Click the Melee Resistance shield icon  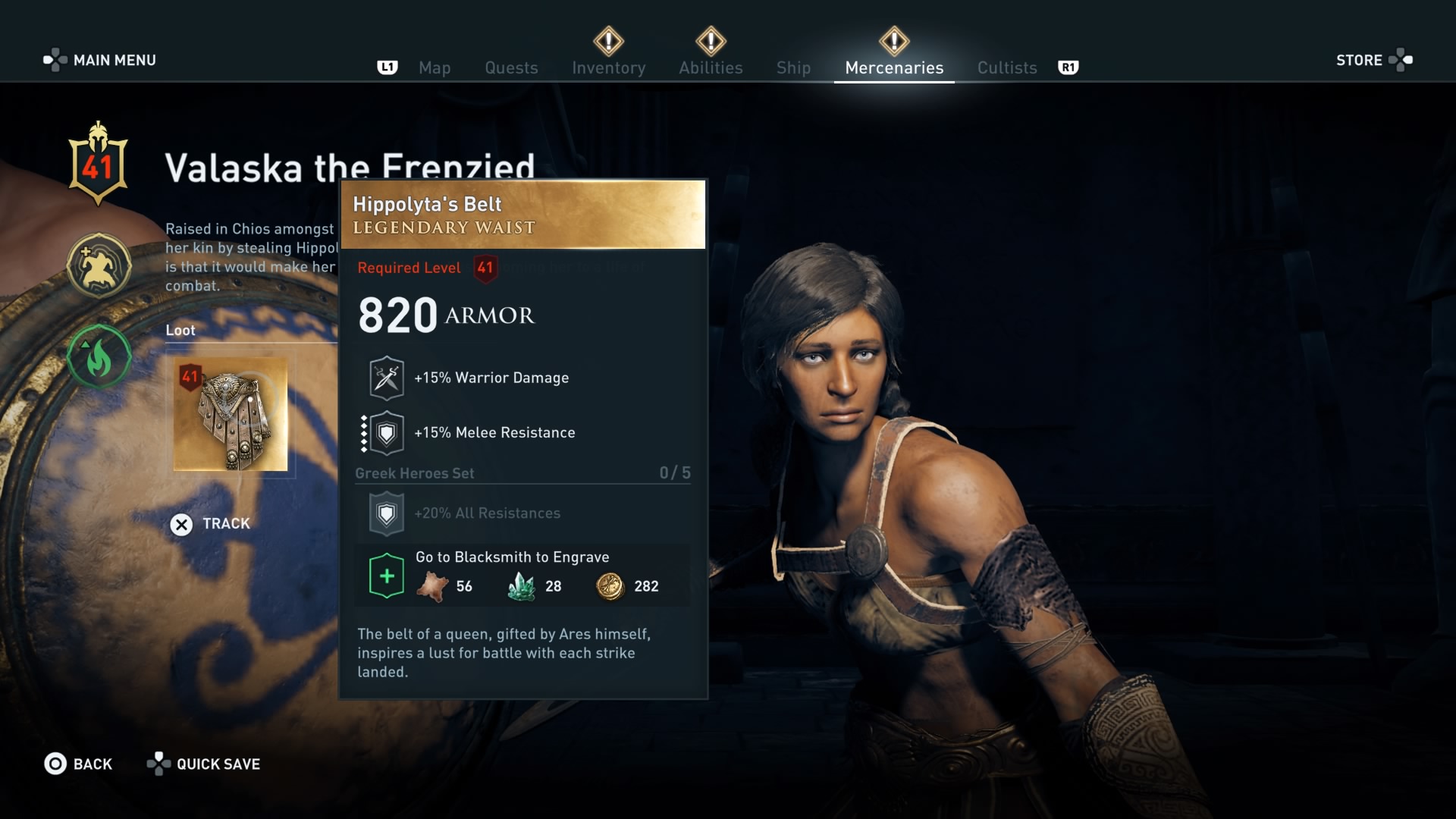pyautogui.click(x=386, y=432)
